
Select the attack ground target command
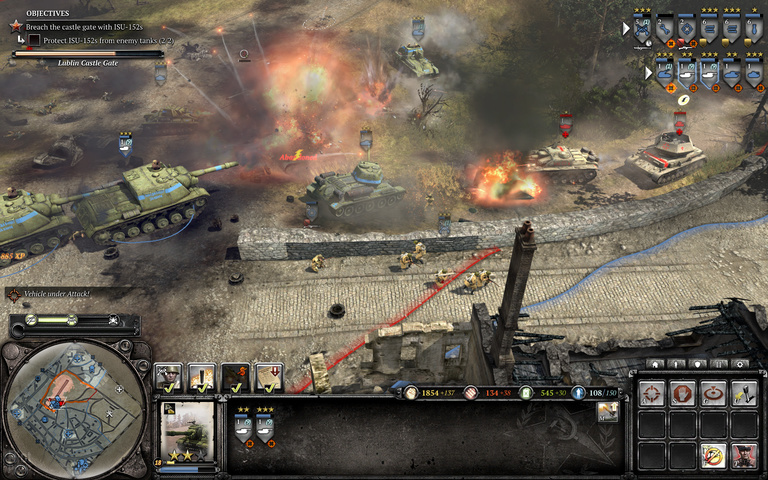pos(713,393)
